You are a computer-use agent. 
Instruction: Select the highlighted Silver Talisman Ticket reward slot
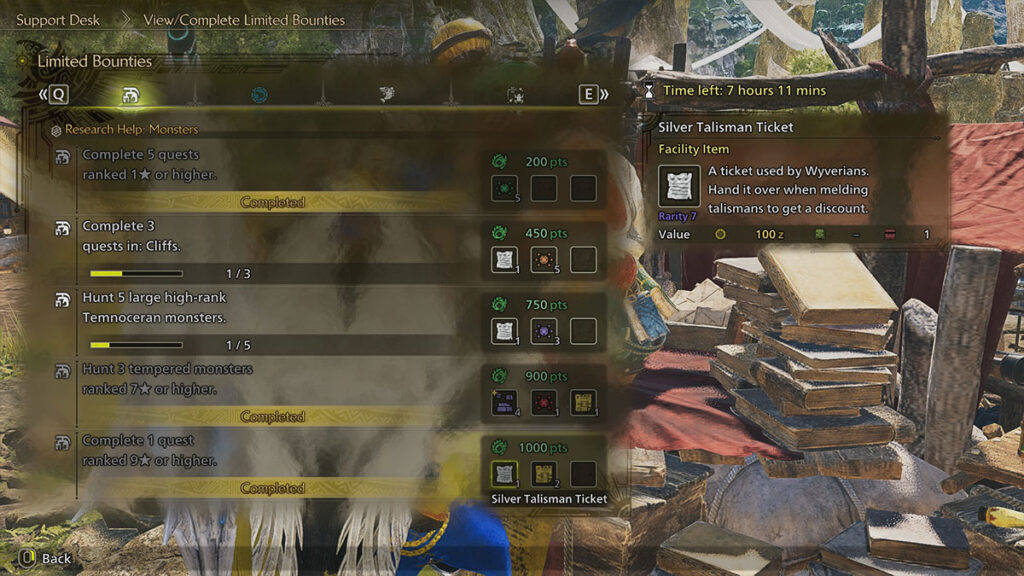(505, 474)
